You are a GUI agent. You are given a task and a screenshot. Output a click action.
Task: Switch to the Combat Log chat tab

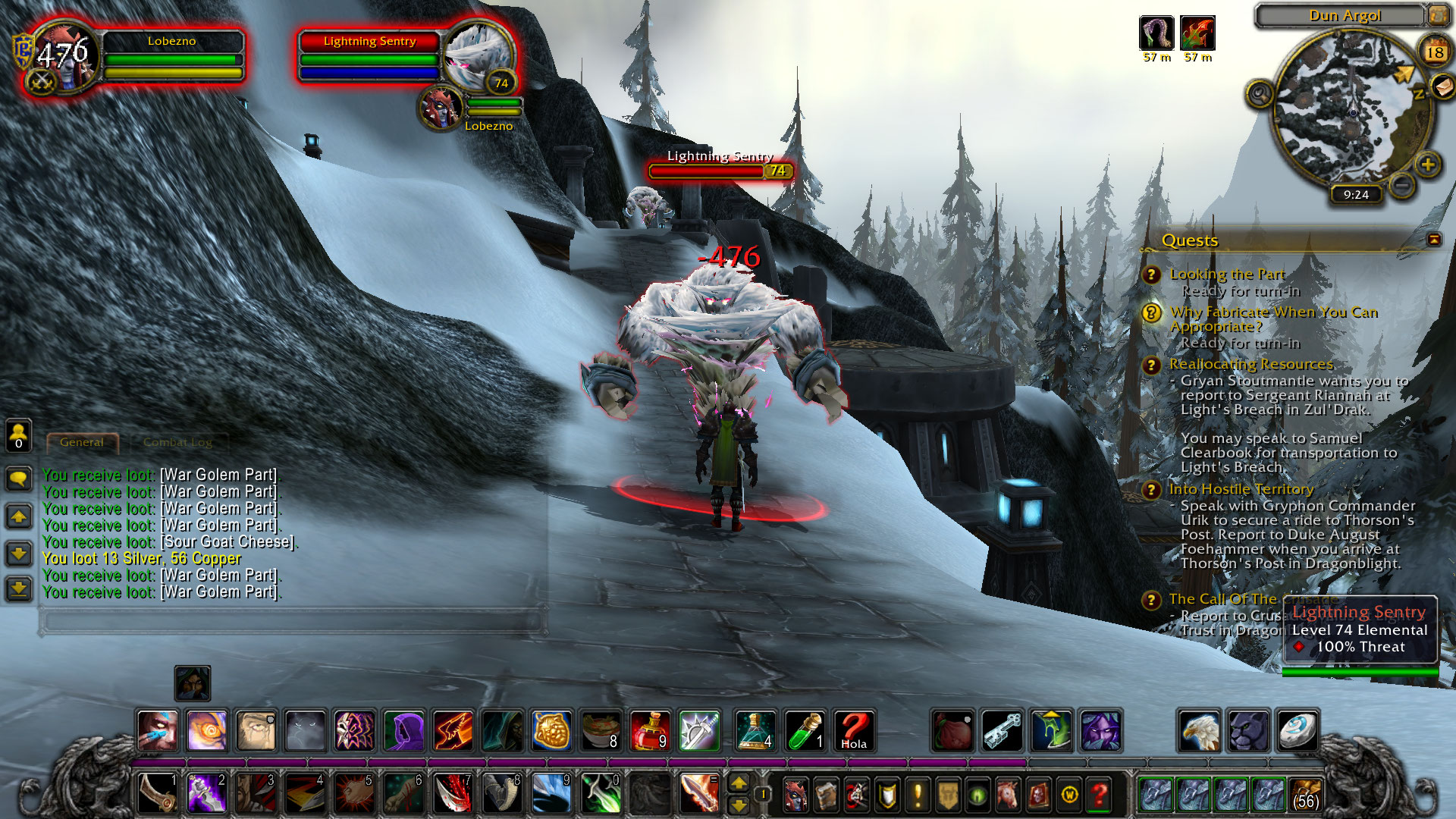pyautogui.click(x=177, y=442)
